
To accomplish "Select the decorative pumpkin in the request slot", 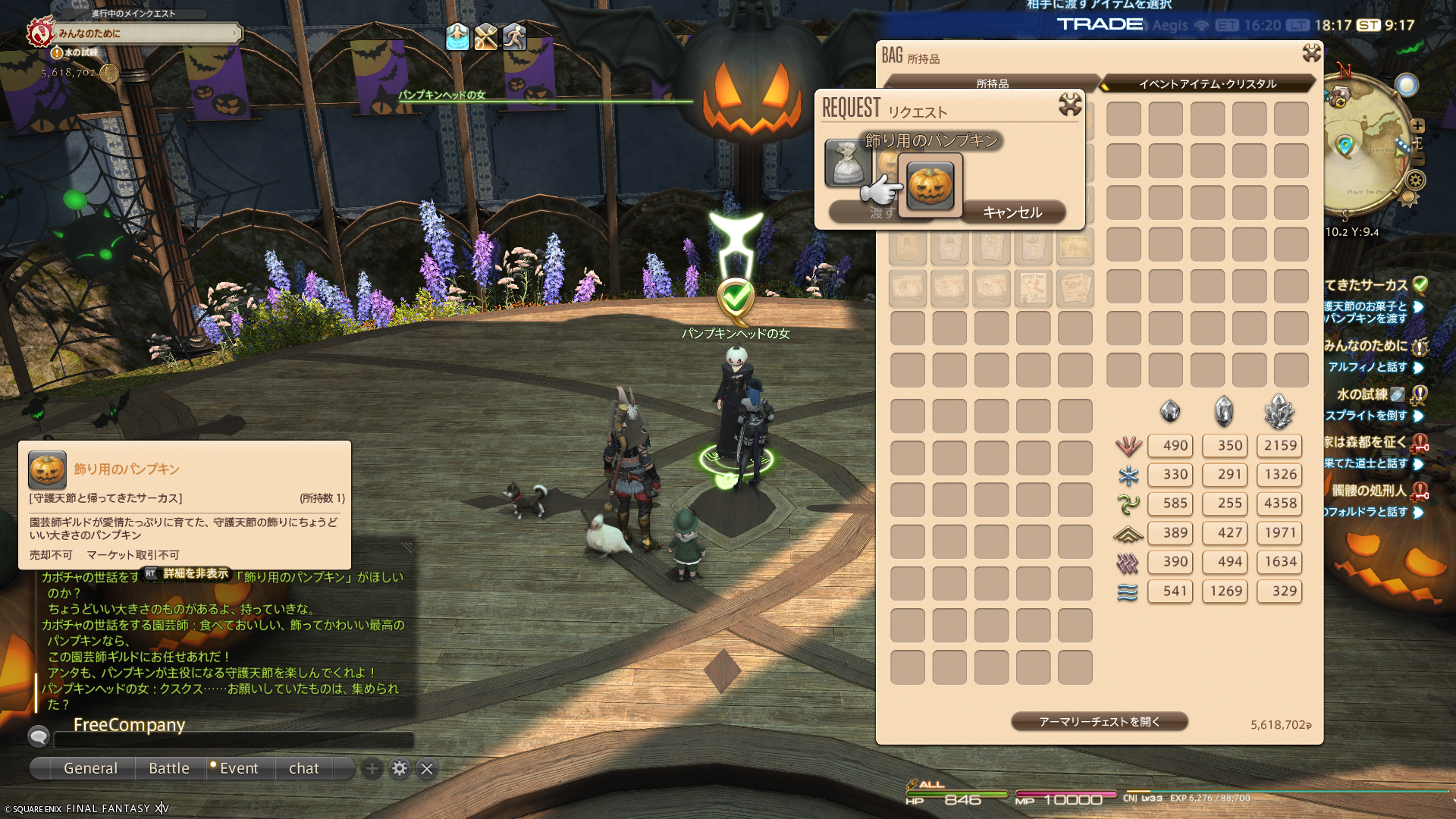I will coord(930,185).
